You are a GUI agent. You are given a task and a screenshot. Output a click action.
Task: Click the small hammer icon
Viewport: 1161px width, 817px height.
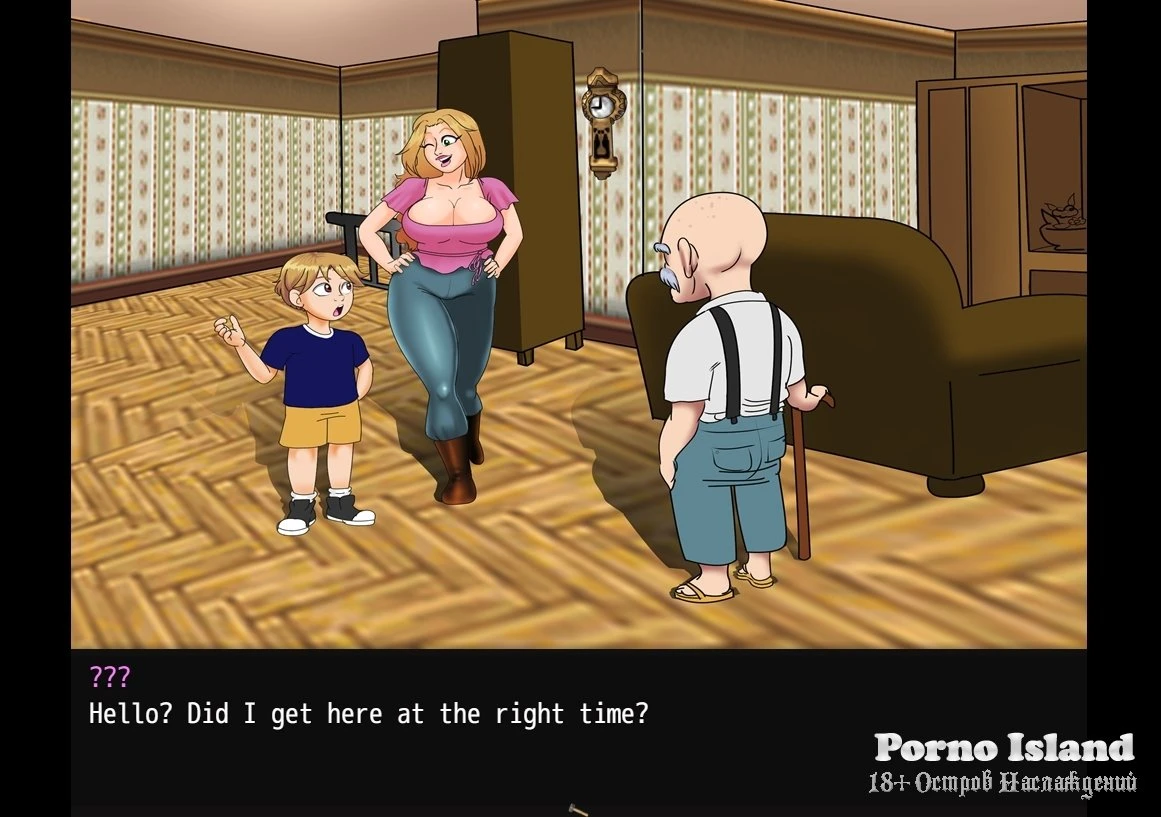pos(578,809)
